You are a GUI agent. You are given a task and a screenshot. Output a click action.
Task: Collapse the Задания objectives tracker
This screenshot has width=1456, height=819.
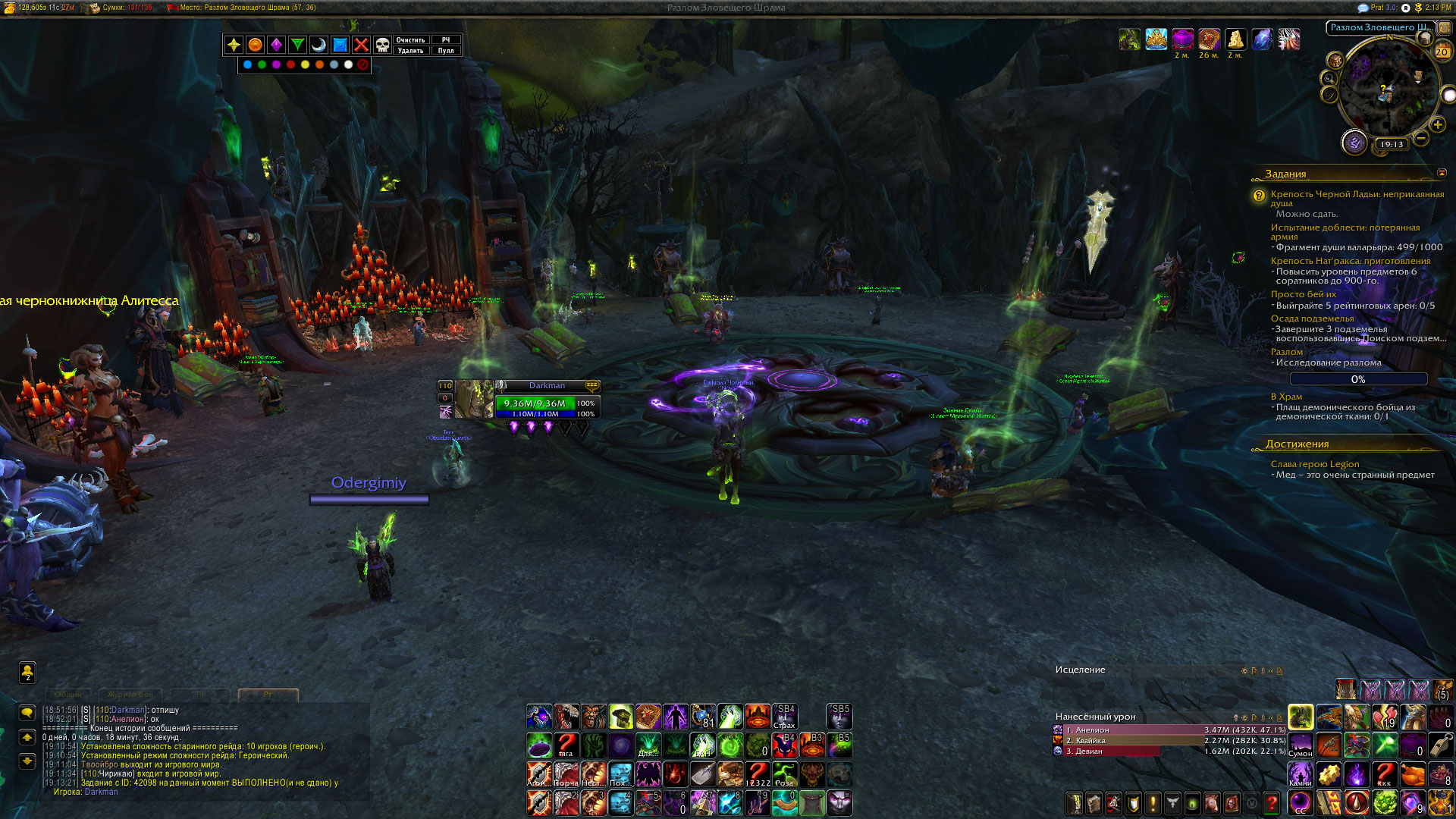click(1442, 174)
